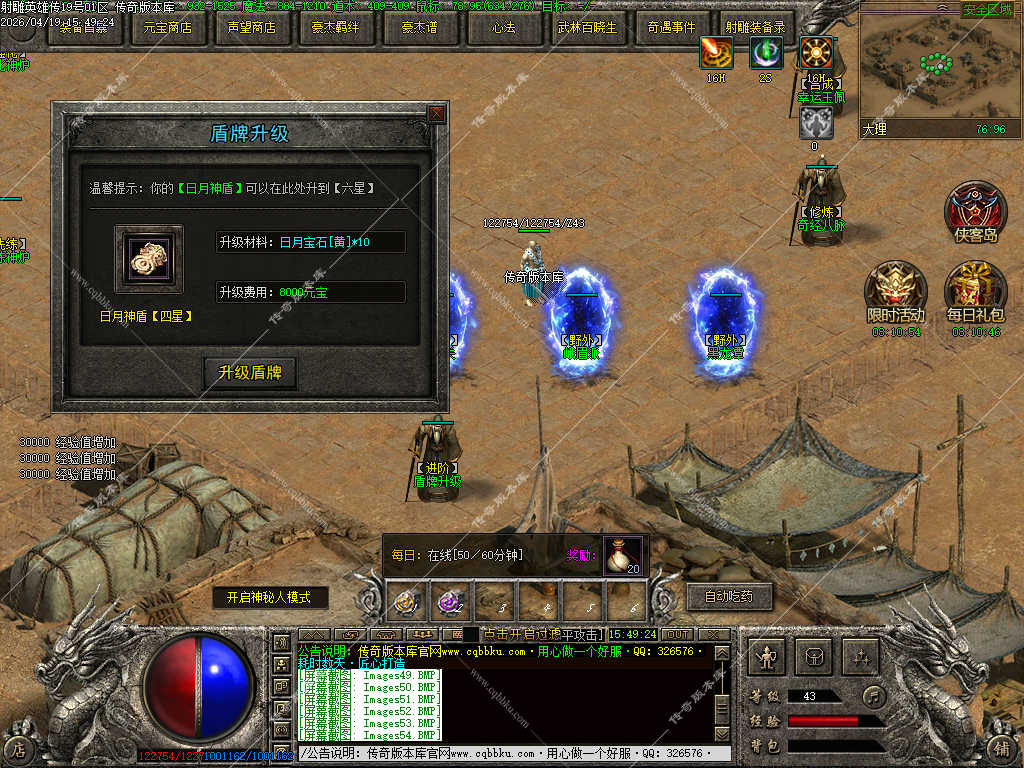Open the 豪杰羁绊 menu

tap(335, 28)
